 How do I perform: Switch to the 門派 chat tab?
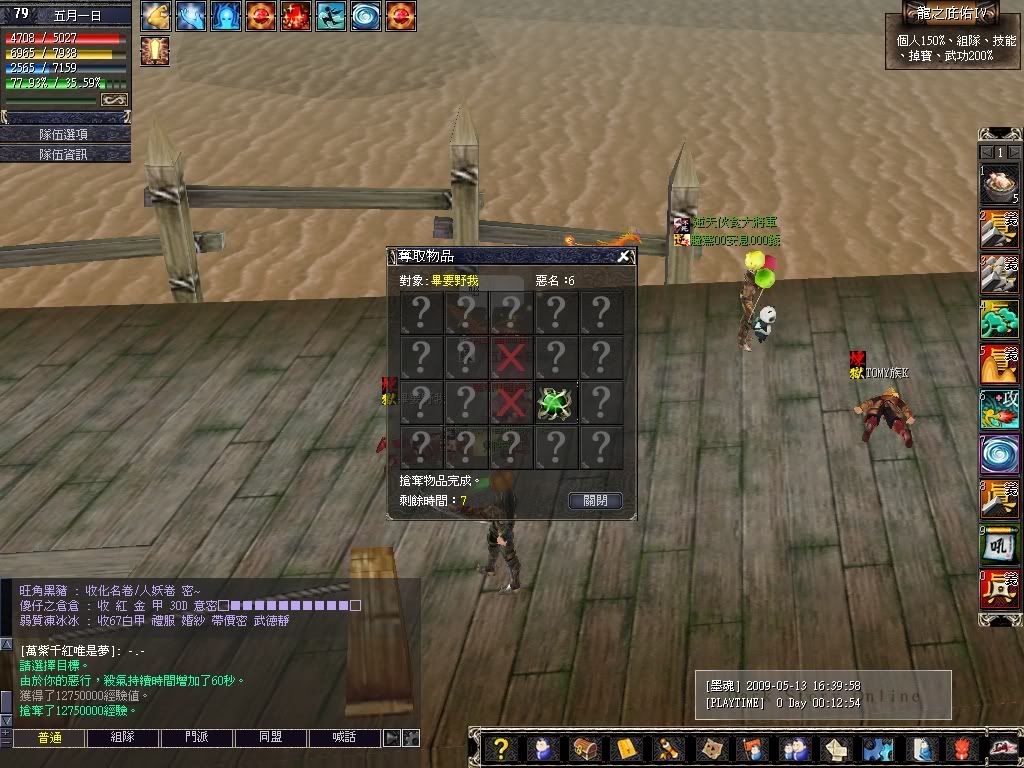pyautogui.click(x=196, y=738)
